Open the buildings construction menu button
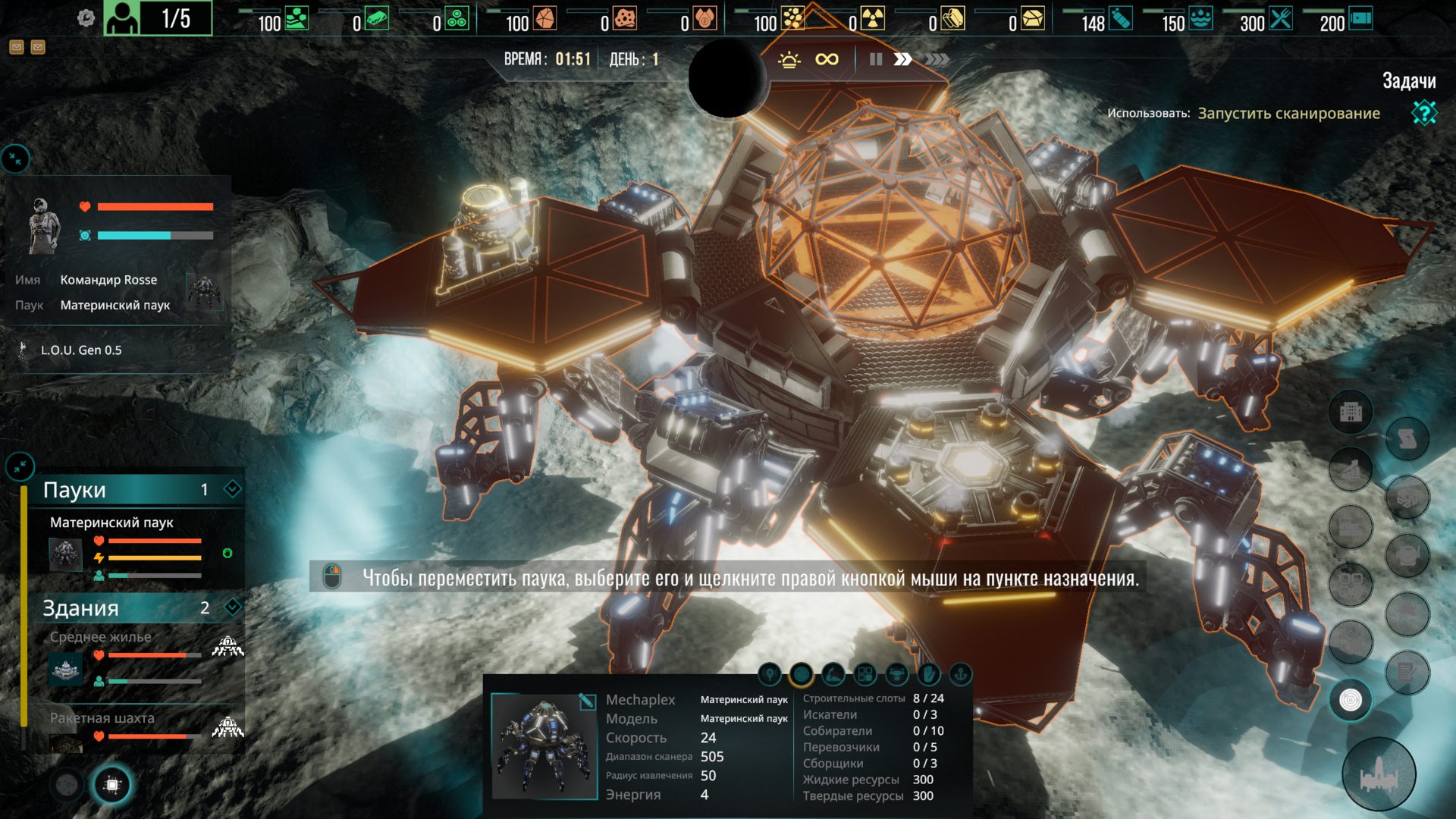Viewport: 1456px width, 819px height. click(1351, 413)
